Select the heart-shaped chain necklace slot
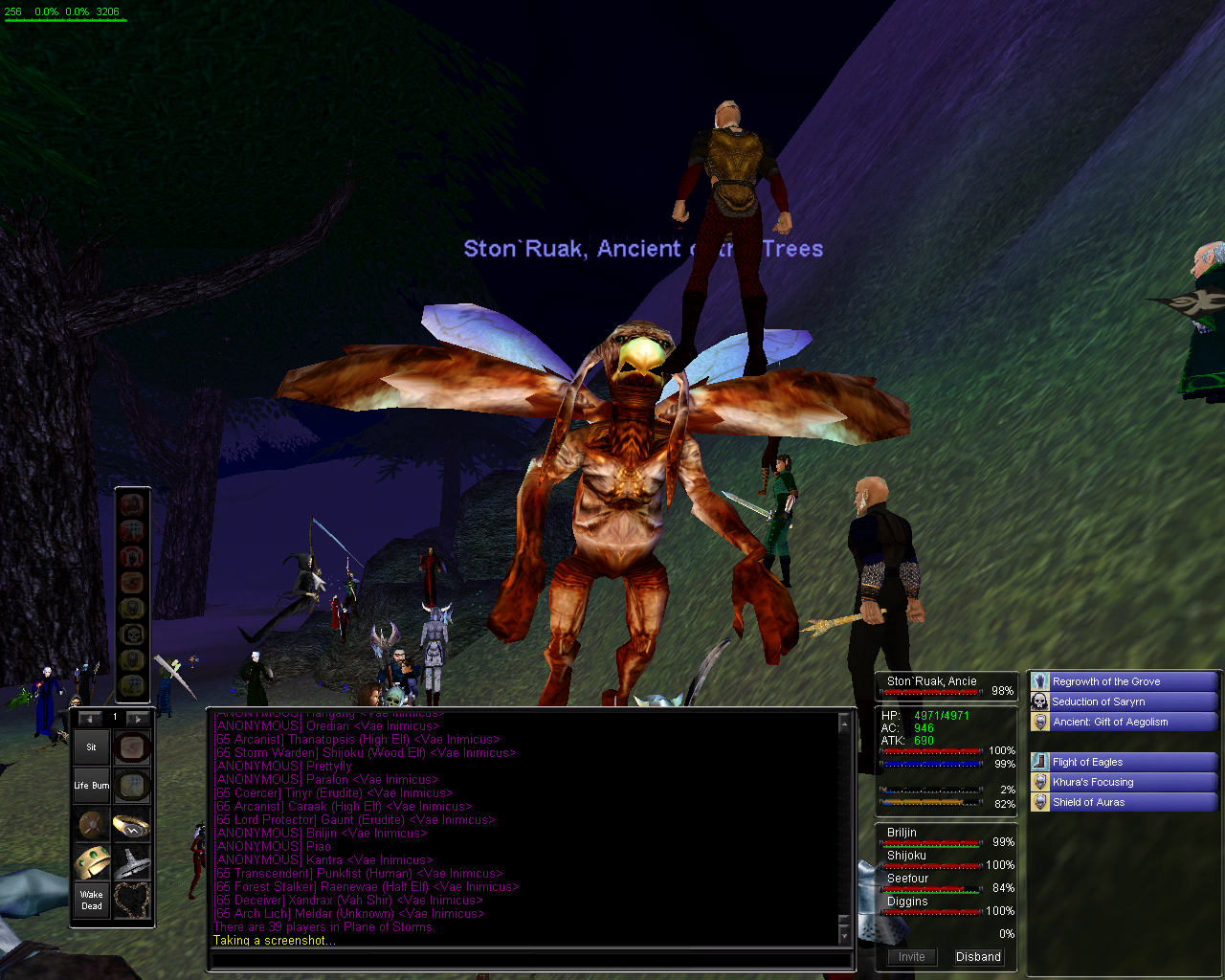 (132, 901)
